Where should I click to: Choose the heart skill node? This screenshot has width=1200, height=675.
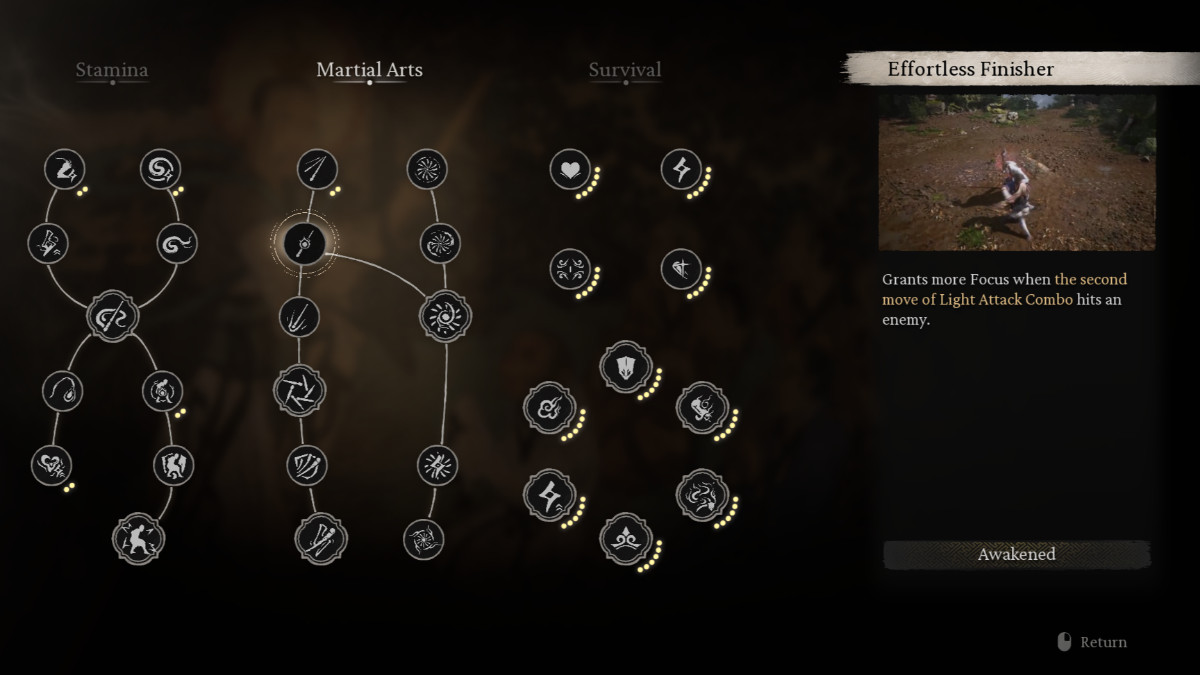(570, 169)
